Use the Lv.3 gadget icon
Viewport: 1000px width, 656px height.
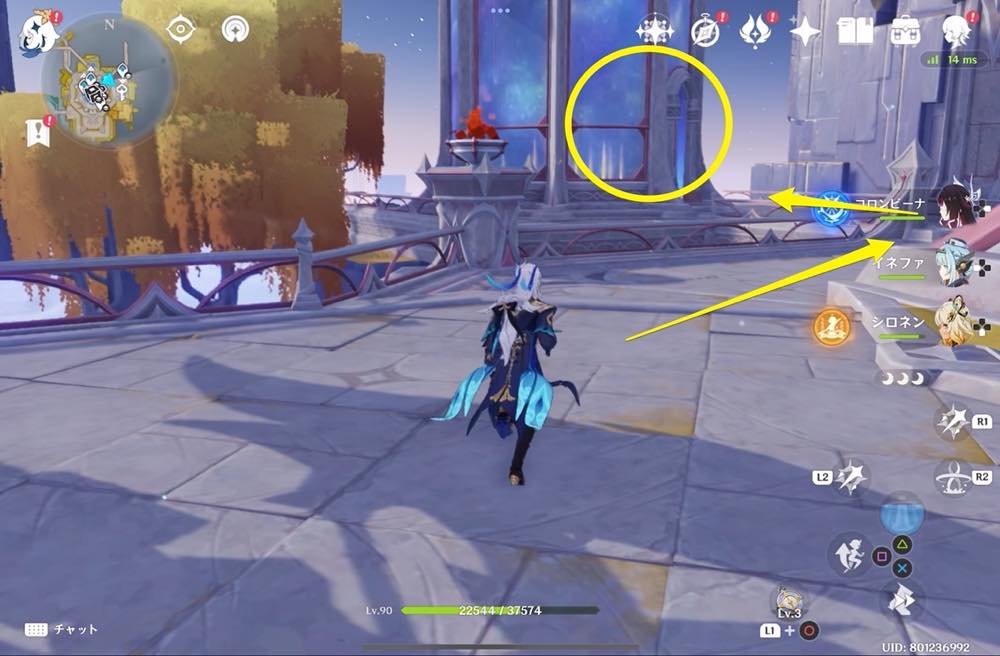pyautogui.click(x=790, y=601)
